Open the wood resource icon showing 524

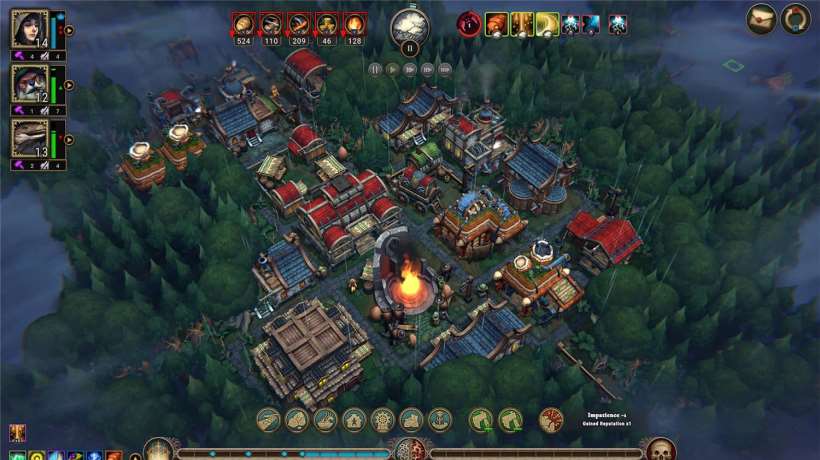click(x=243, y=23)
